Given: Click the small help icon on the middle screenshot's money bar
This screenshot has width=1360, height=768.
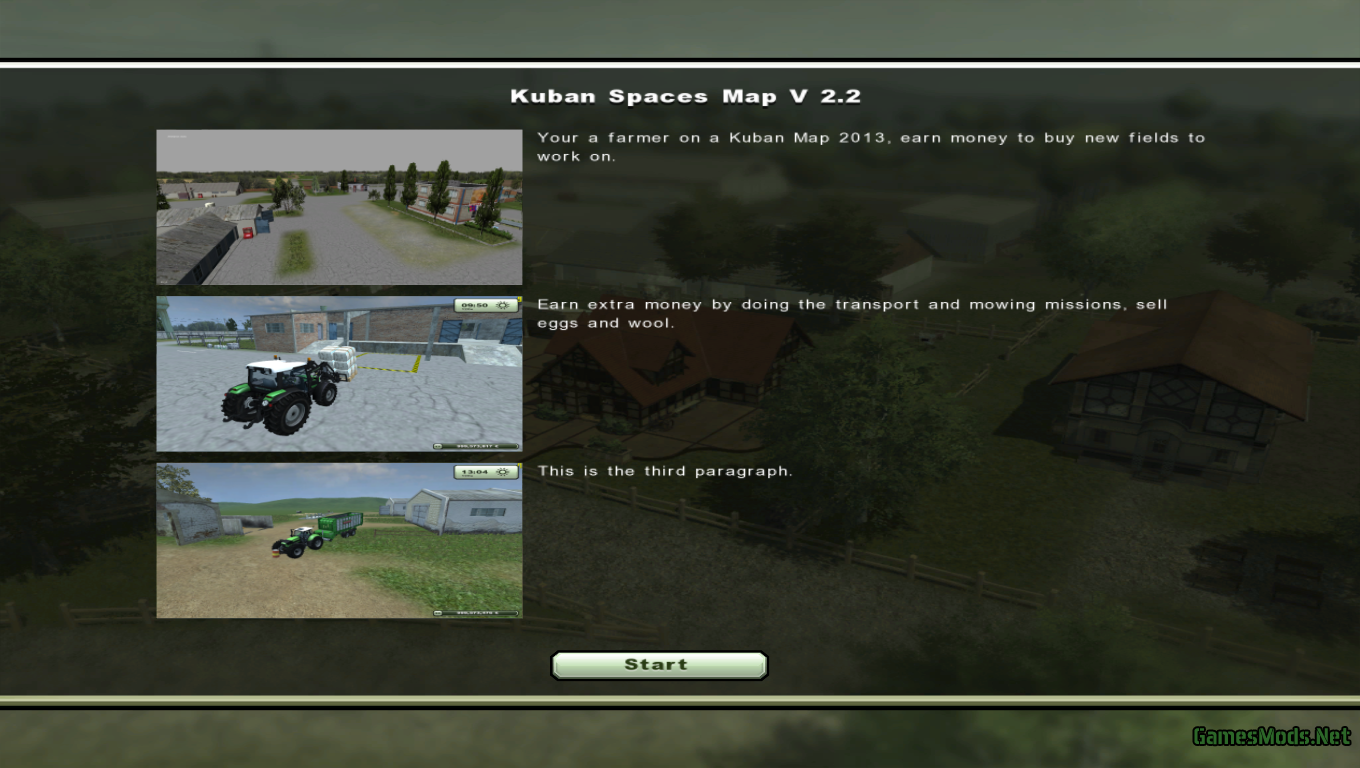Looking at the screenshot, I should [438, 446].
